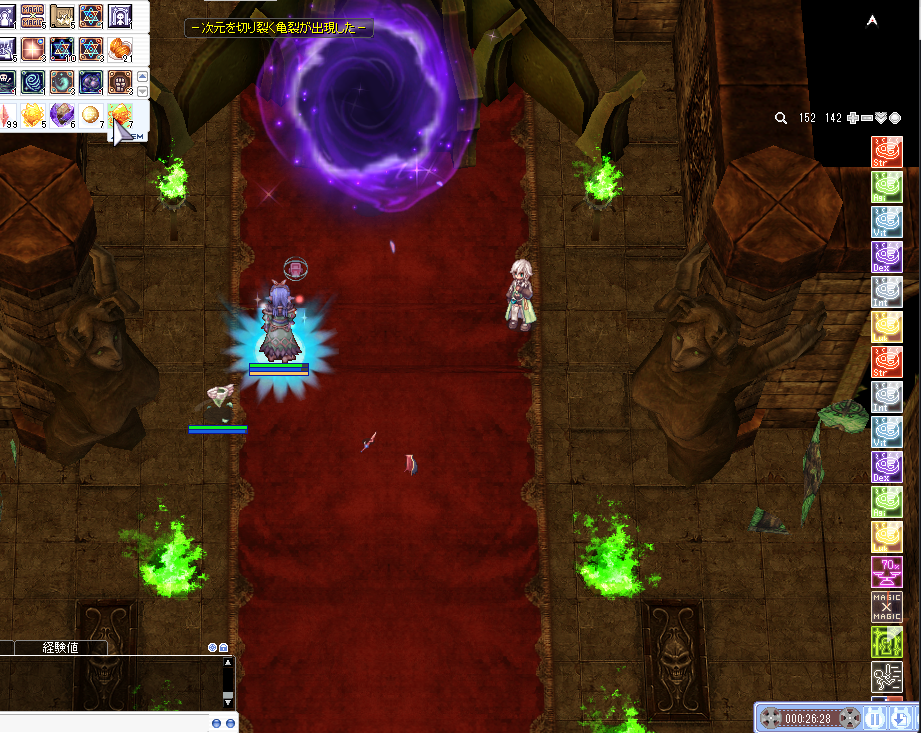This screenshot has width=921, height=733.
Task: Cast the glowing pink sparkle skill
Action: click(33, 49)
